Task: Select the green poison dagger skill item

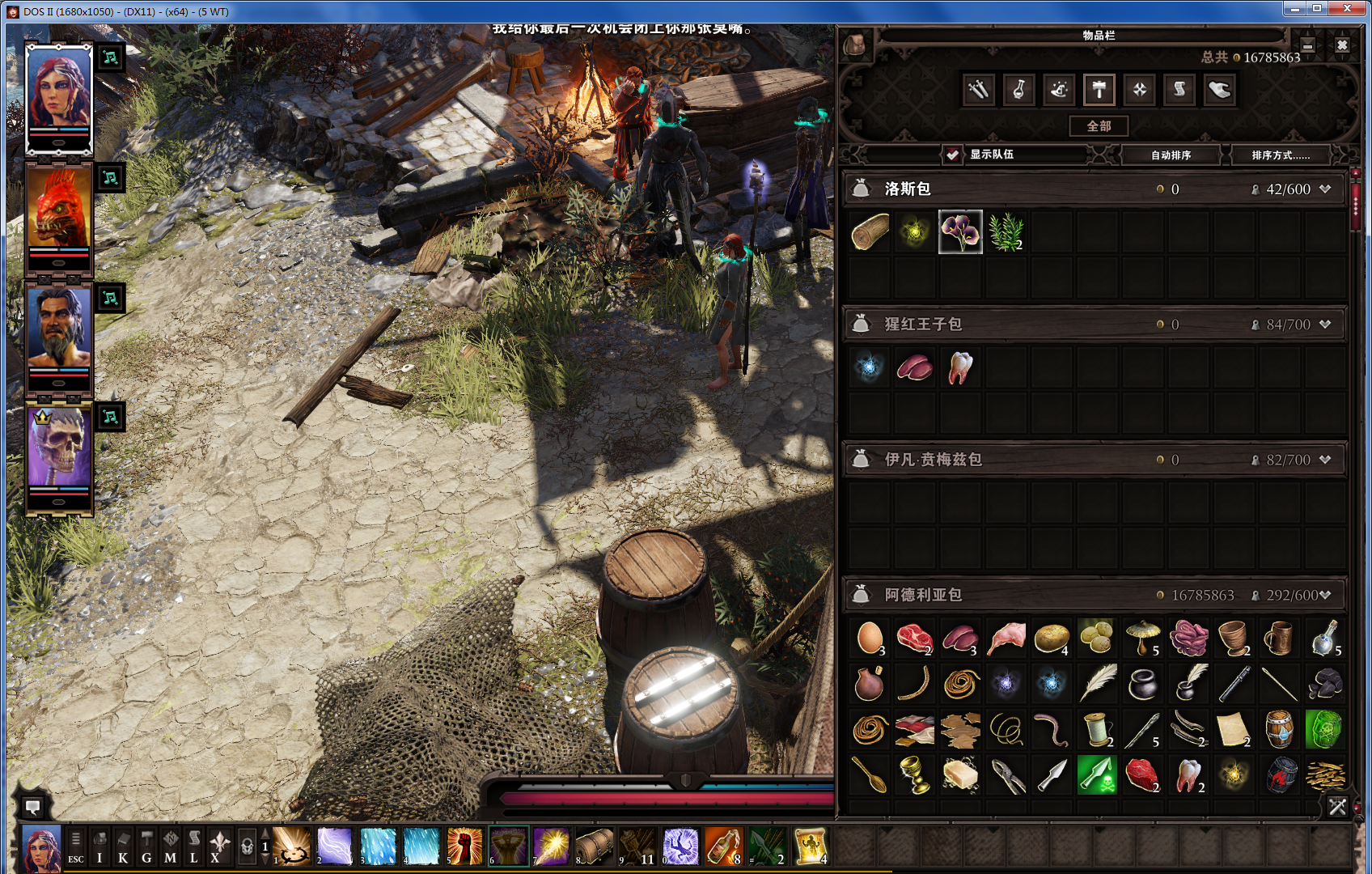Action: (1097, 775)
